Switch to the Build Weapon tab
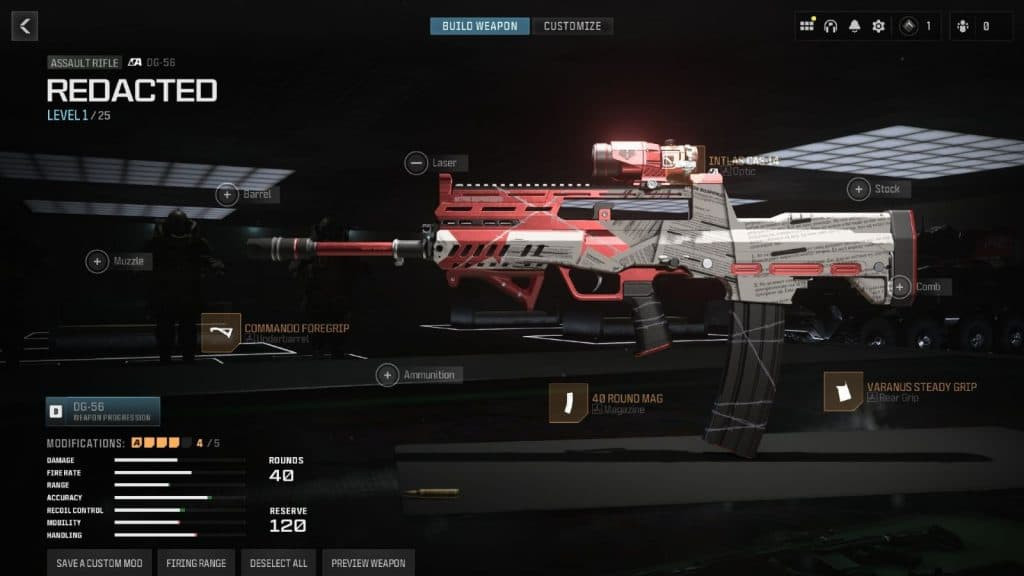 (480, 26)
